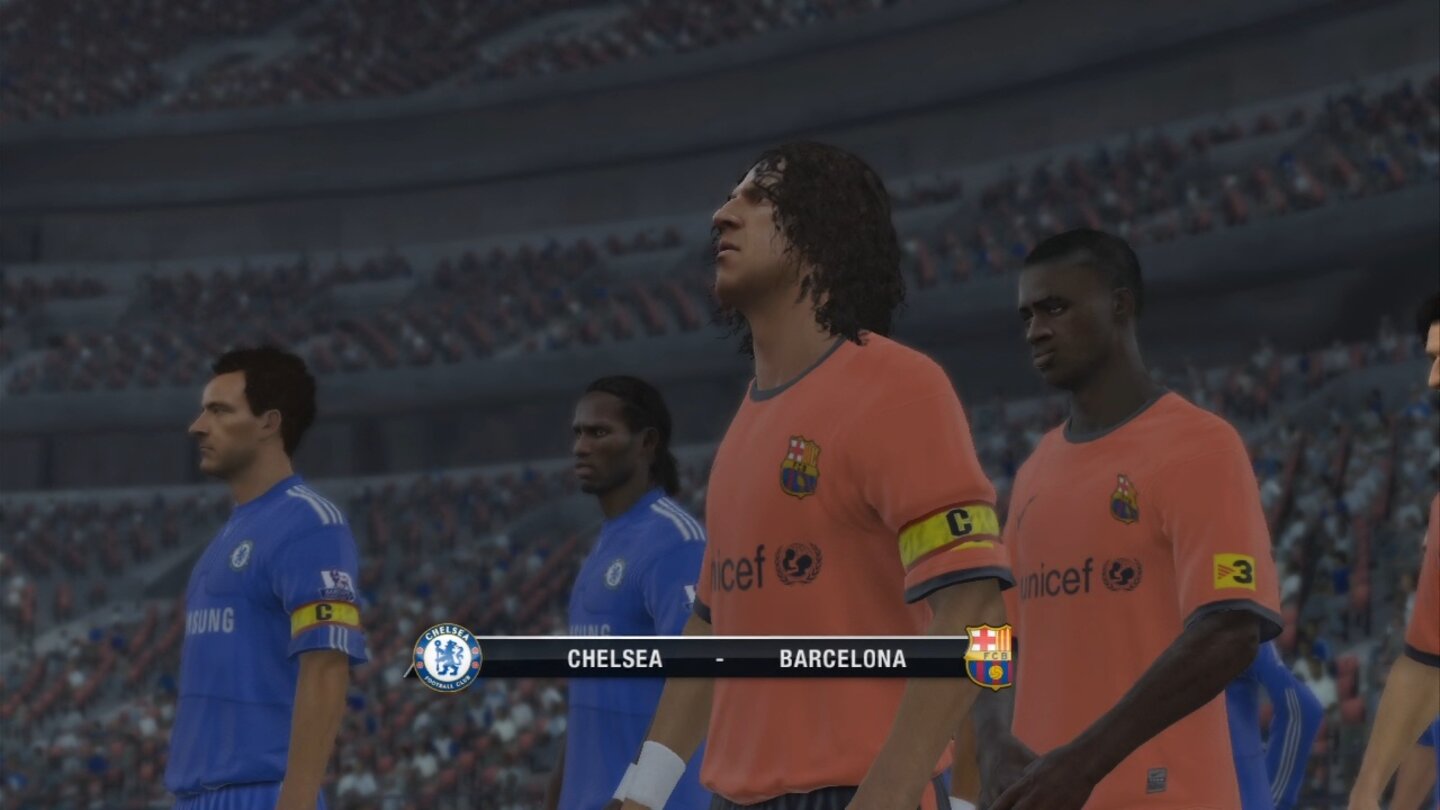Click the dash separator between team names
1440x810 pixels.
pos(720,659)
